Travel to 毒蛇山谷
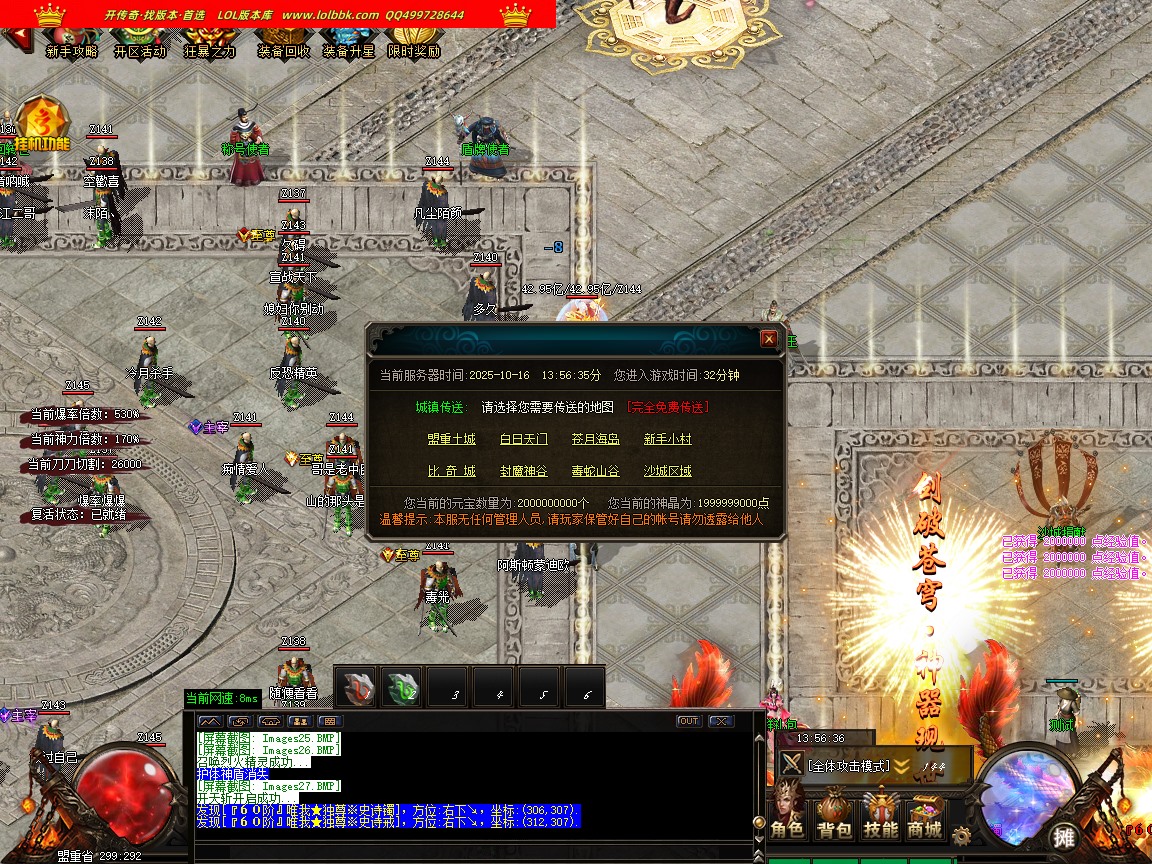The width and height of the screenshot is (1152, 864). (x=596, y=471)
